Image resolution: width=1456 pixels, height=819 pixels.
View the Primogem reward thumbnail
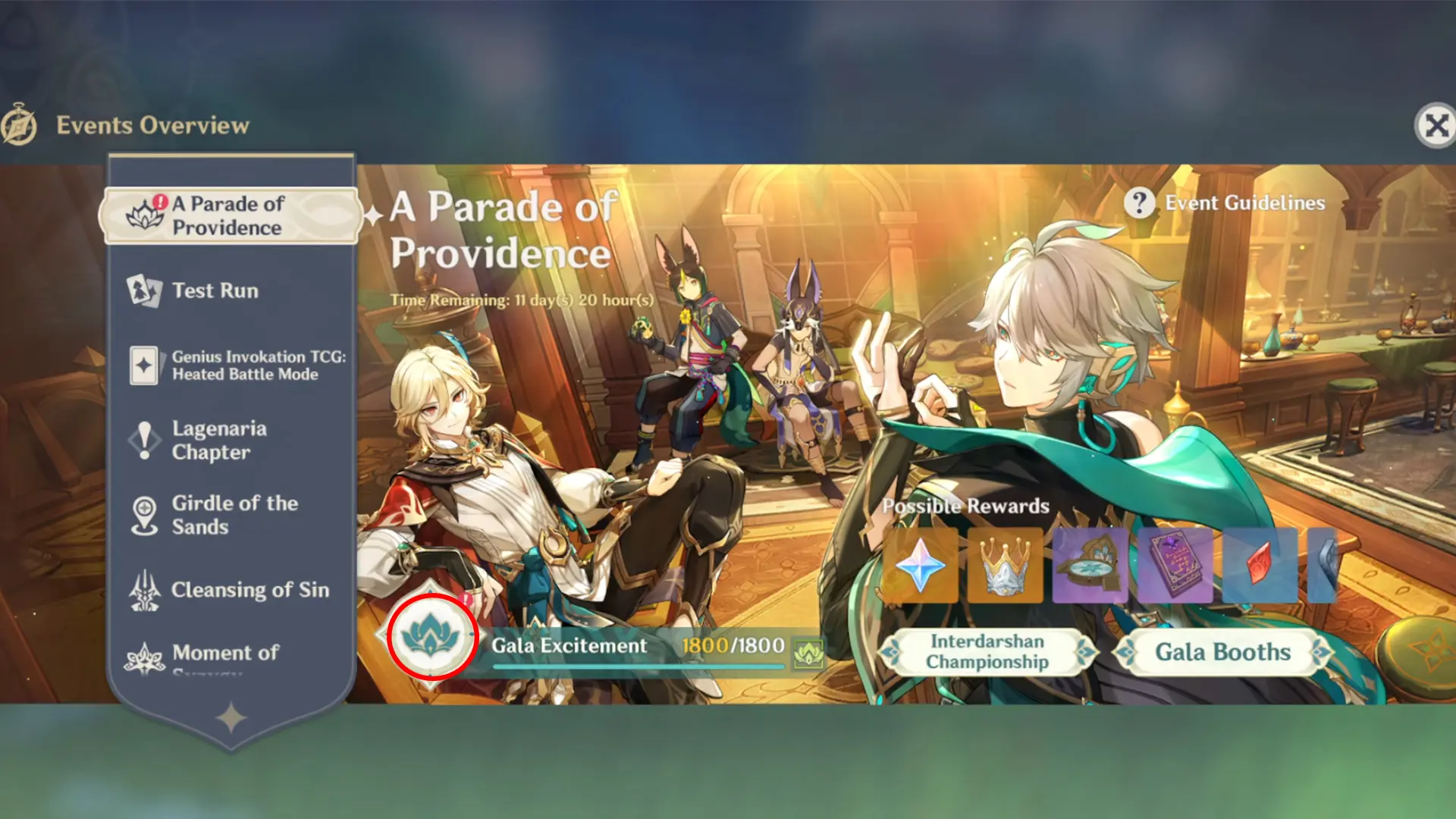[x=925, y=566]
